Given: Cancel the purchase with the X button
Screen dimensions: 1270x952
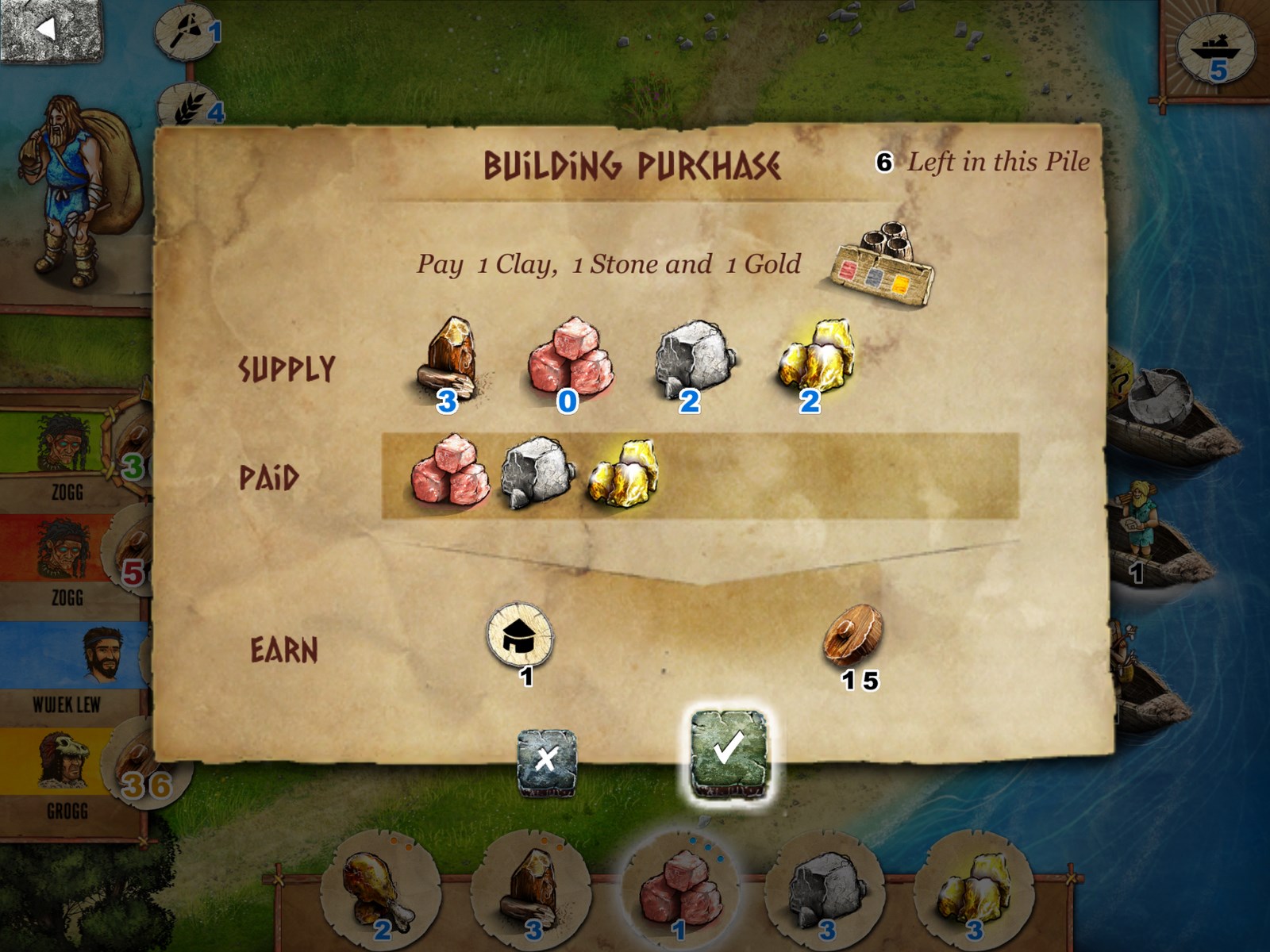Looking at the screenshot, I should pos(546,762).
